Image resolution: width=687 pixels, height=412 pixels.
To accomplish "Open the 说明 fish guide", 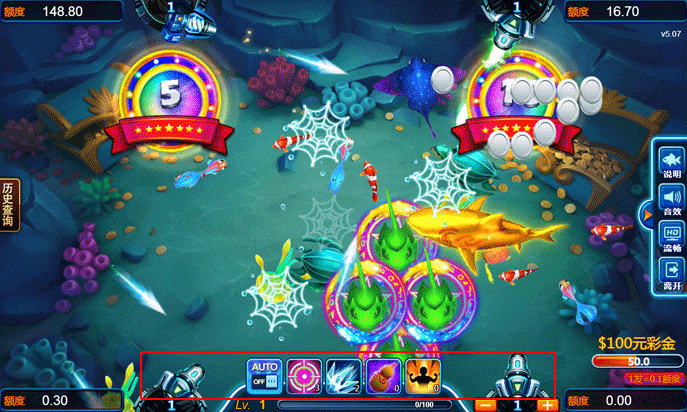I will pyautogui.click(x=672, y=162).
